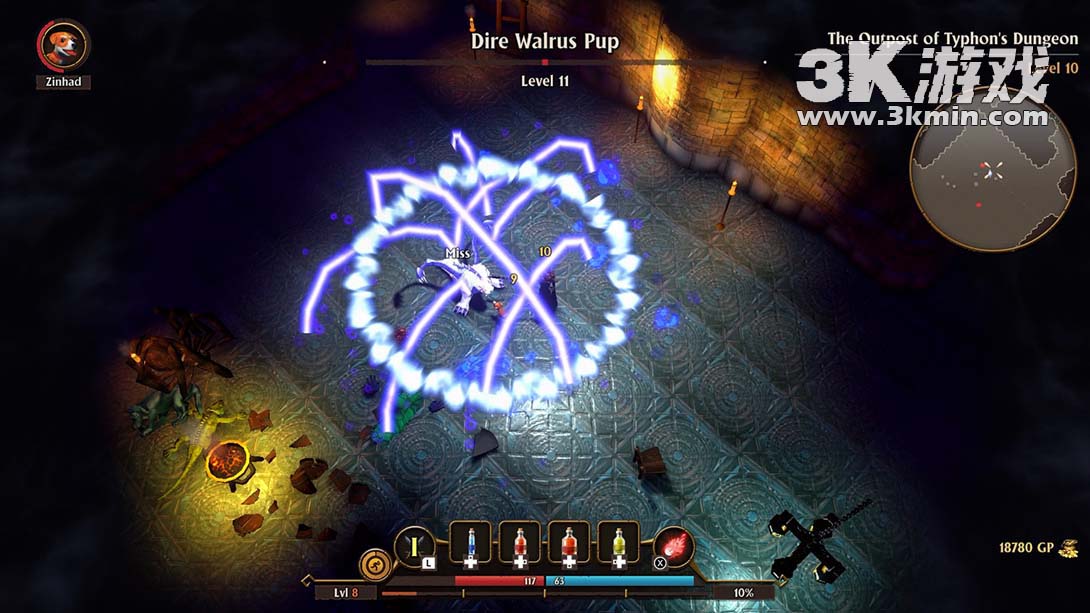Select the blue mana potion slot
The width and height of the screenshot is (1090, 613).
pos(470,543)
